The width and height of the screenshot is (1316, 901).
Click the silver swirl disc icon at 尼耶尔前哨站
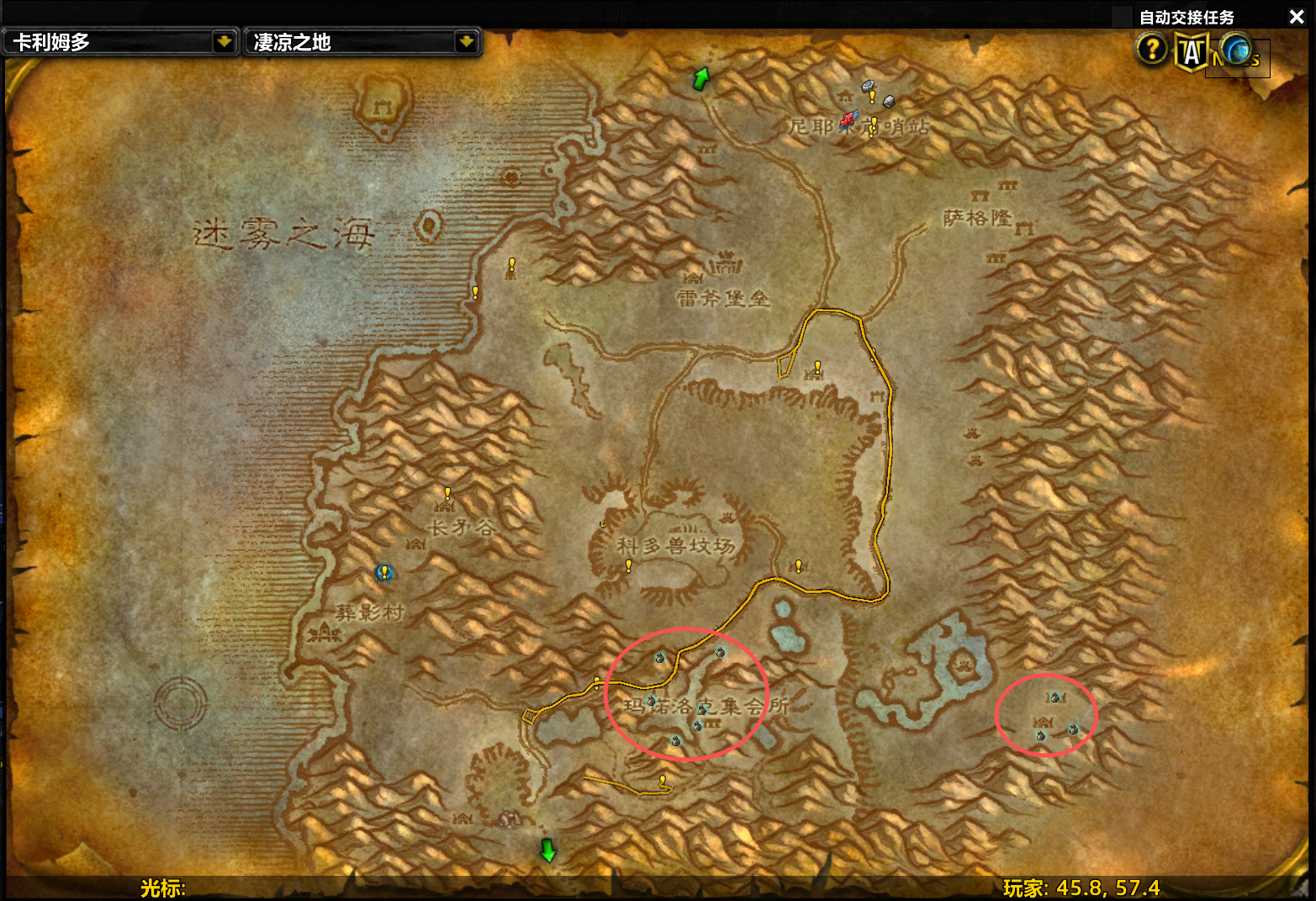coord(869,86)
